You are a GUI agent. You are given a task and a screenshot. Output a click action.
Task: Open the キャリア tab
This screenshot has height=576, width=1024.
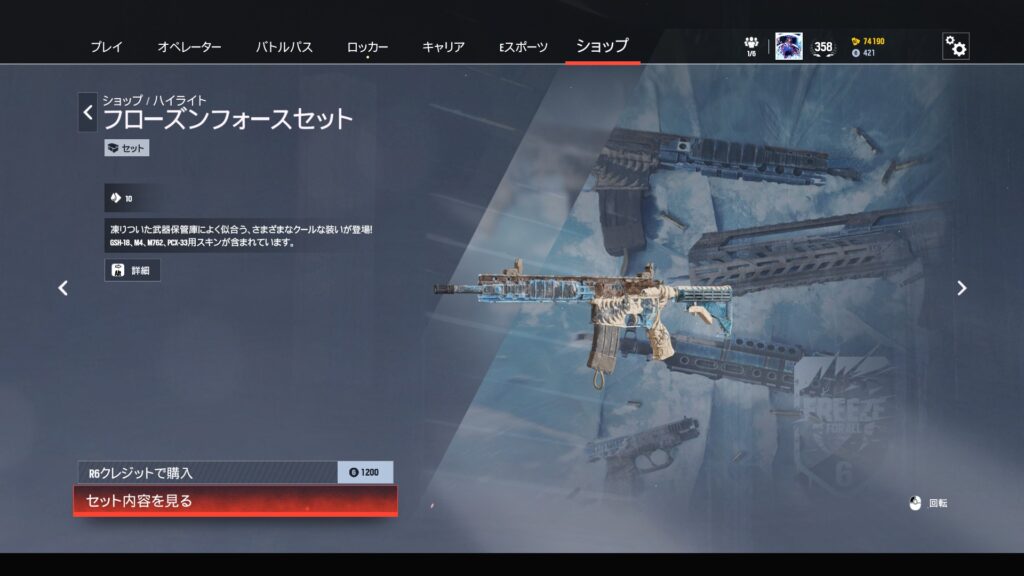pos(443,47)
